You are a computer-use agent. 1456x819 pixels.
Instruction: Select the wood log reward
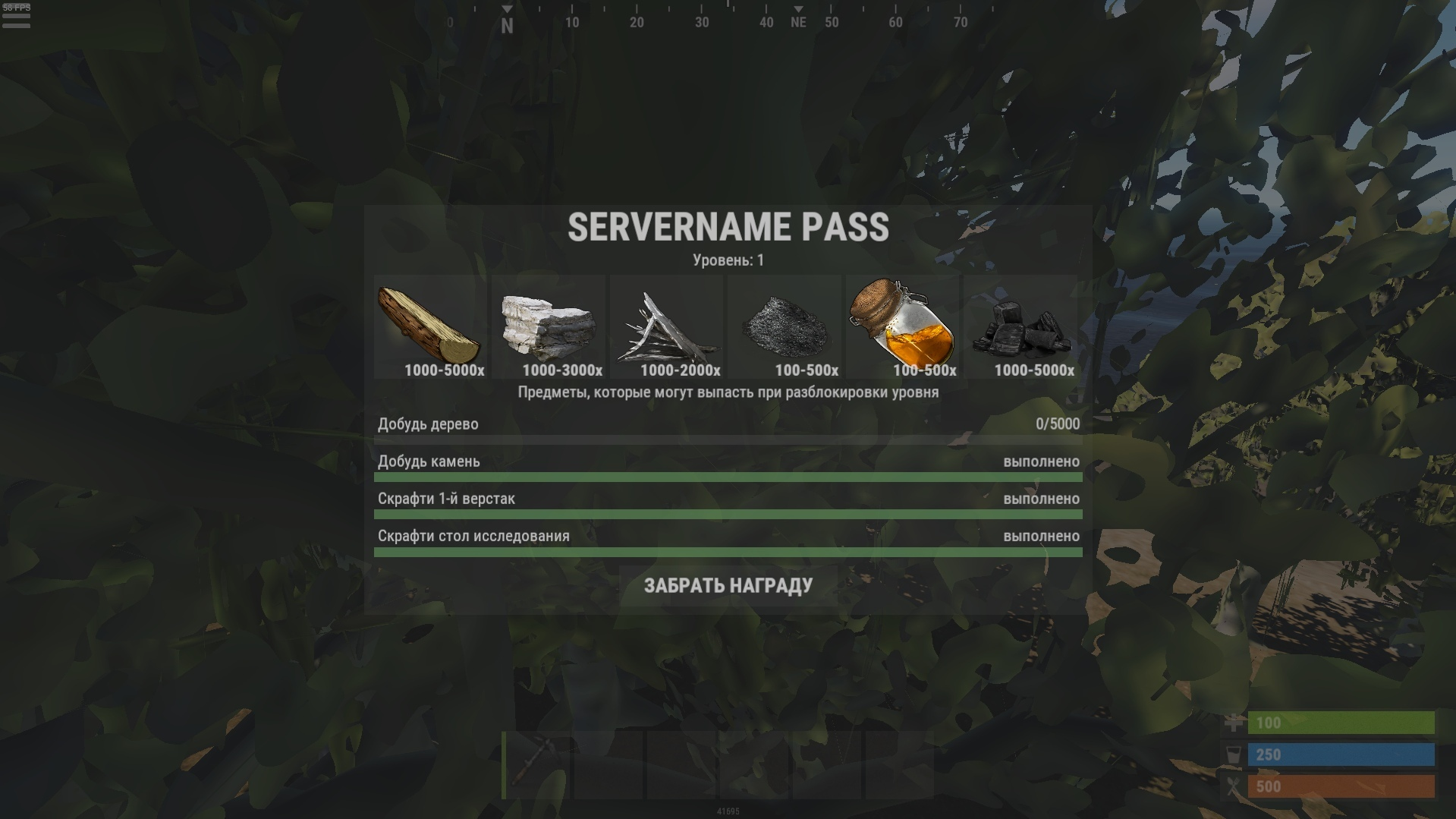[x=430, y=327]
